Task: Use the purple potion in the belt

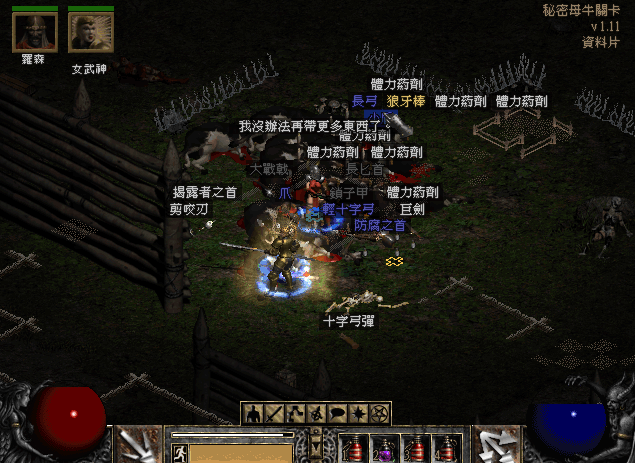Action: click(x=383, y=447)
